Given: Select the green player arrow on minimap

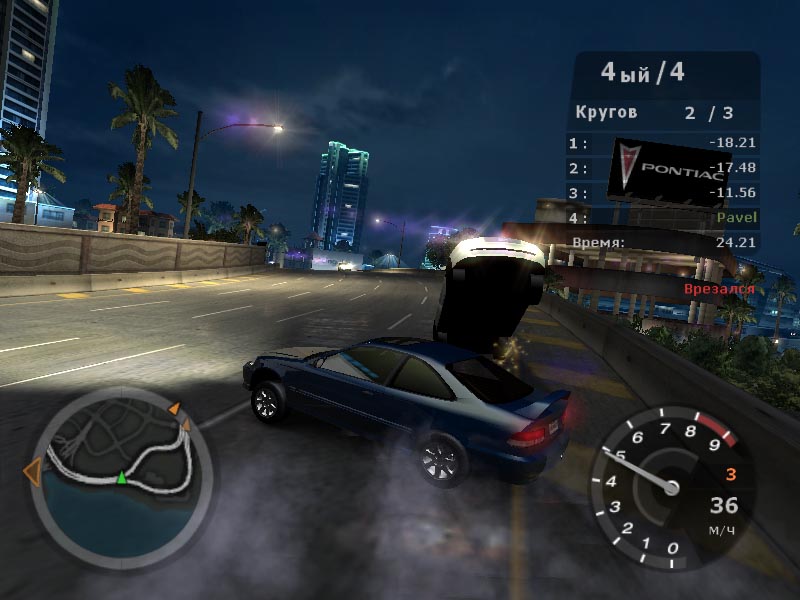Looking at the screenshot, I should point(122,478).
